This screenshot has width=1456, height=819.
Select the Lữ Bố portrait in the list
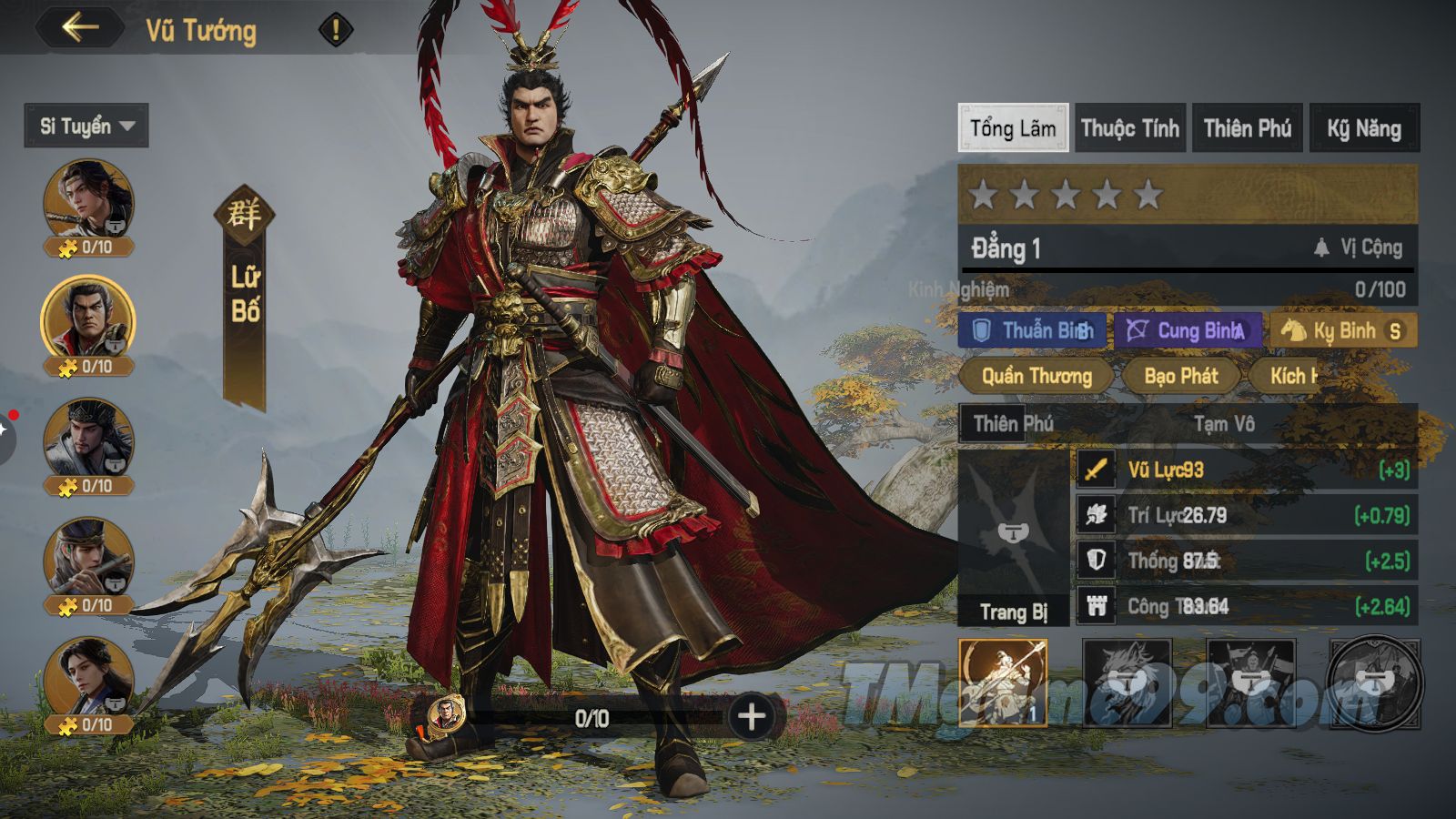tap(88, 320)
